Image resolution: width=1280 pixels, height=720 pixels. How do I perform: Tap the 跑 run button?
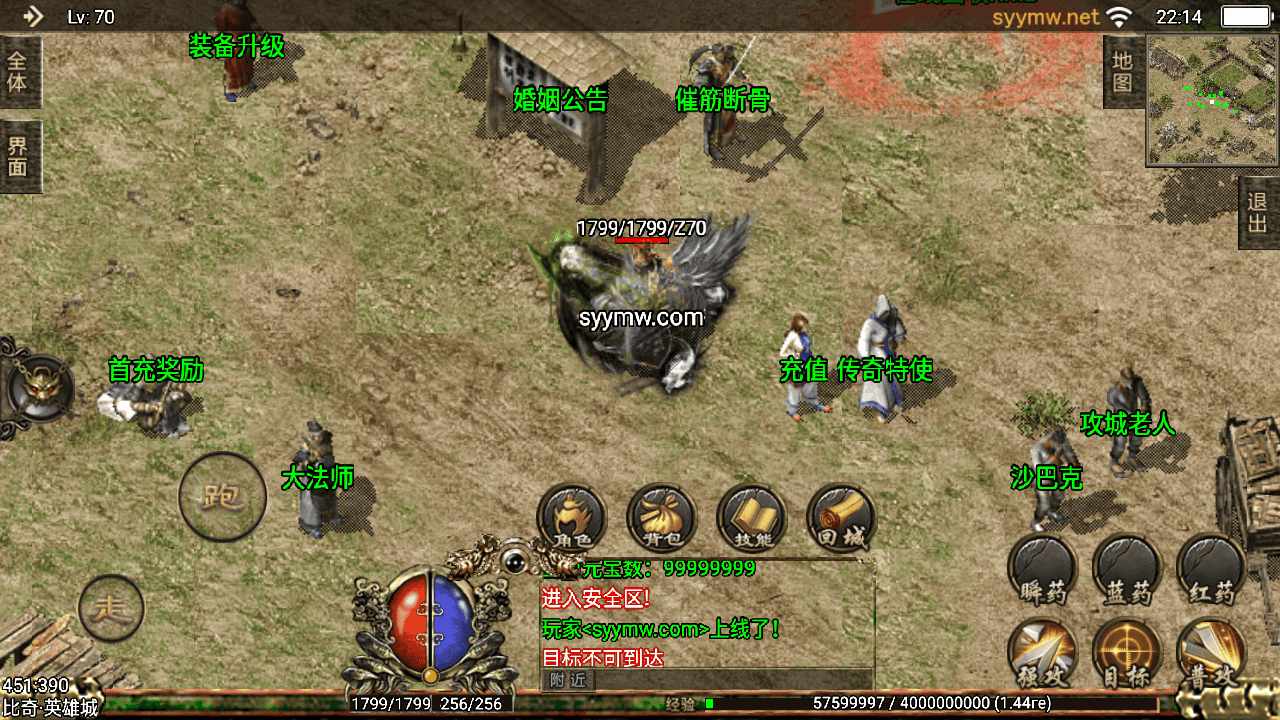tap(222, 497)
